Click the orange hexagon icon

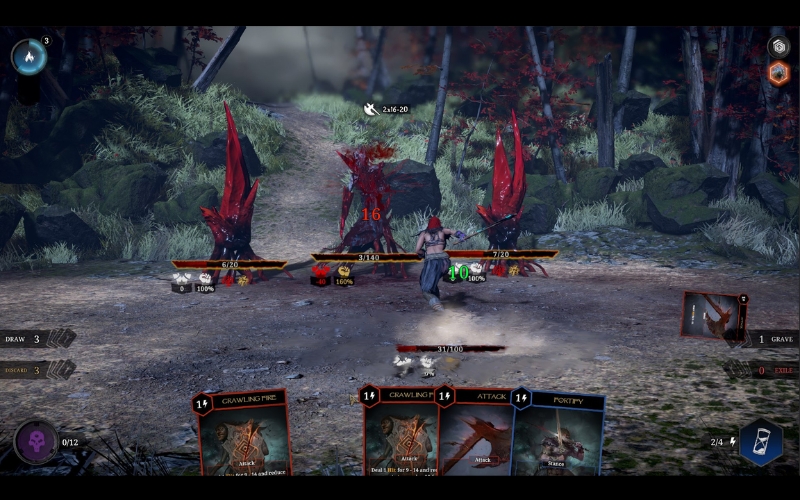tap(779, 73)
